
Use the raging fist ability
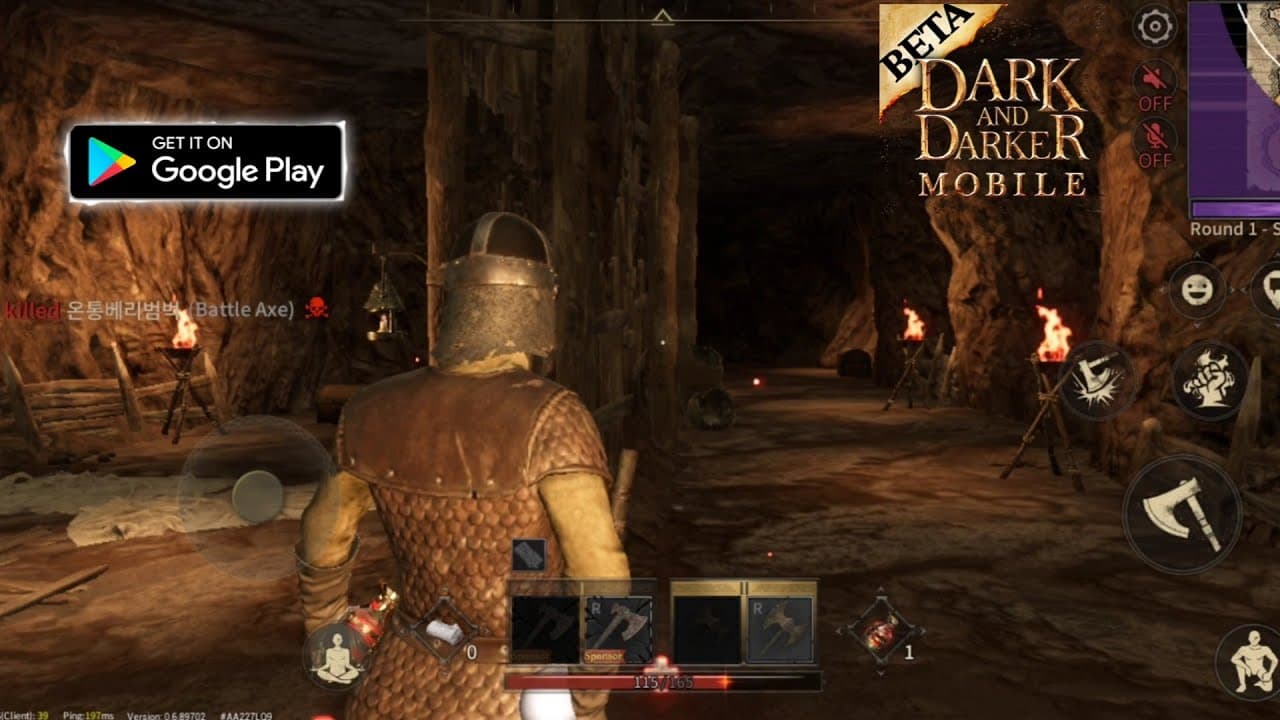(1210, 379)
